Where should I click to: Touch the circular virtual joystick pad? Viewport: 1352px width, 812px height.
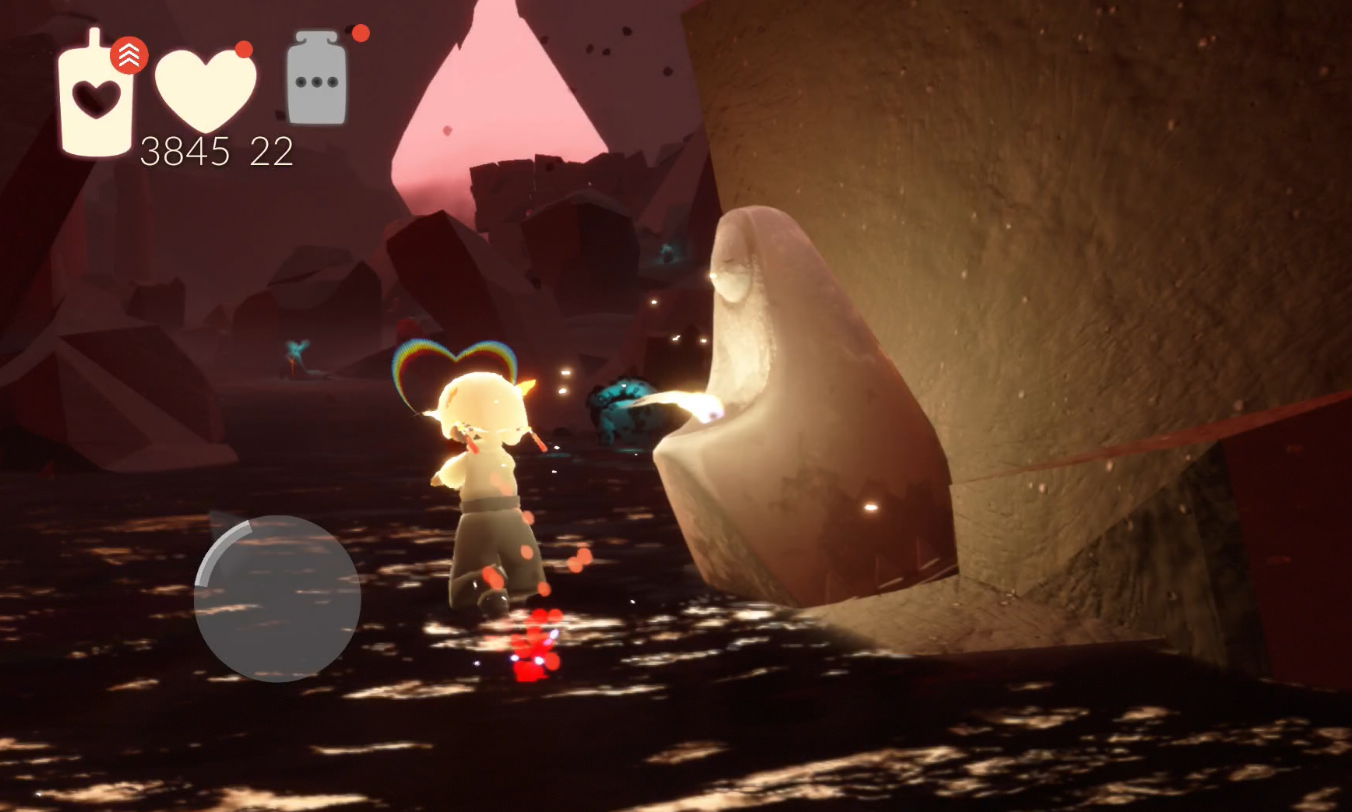(277, 598)
